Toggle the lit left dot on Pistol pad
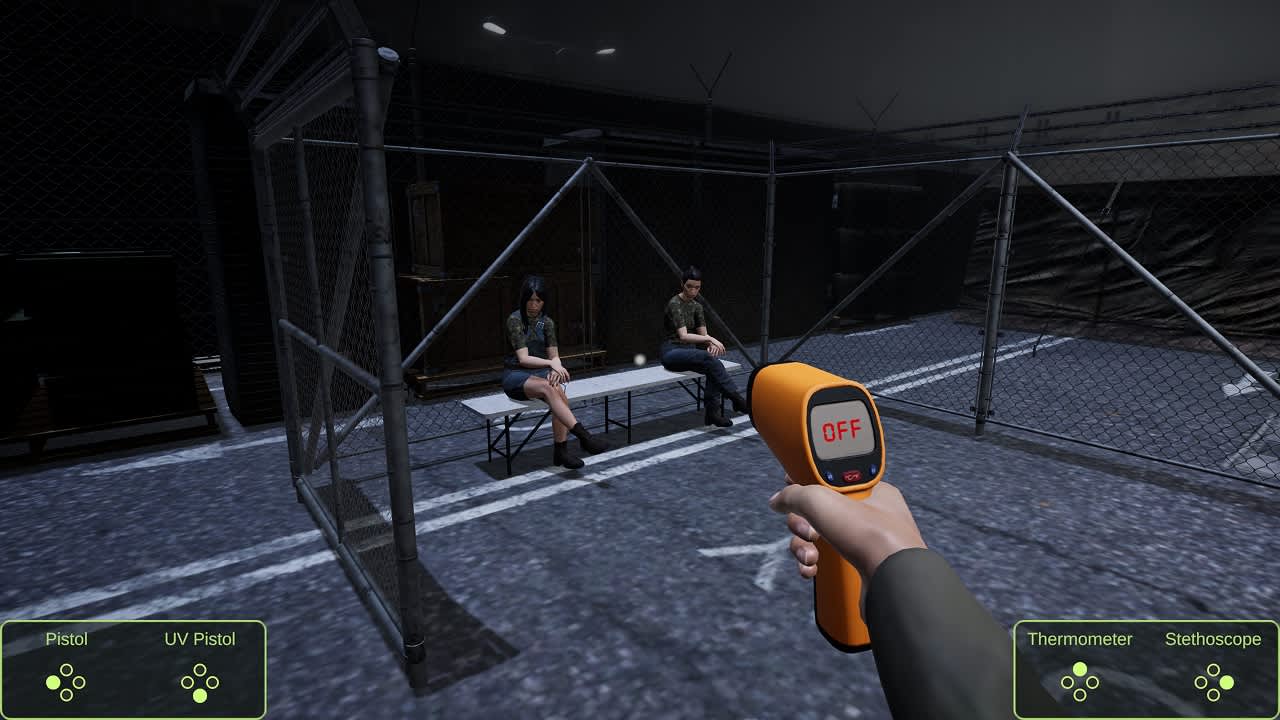Screen dimensions: 1280x720 pyautogui.click(x=53, y=683)
